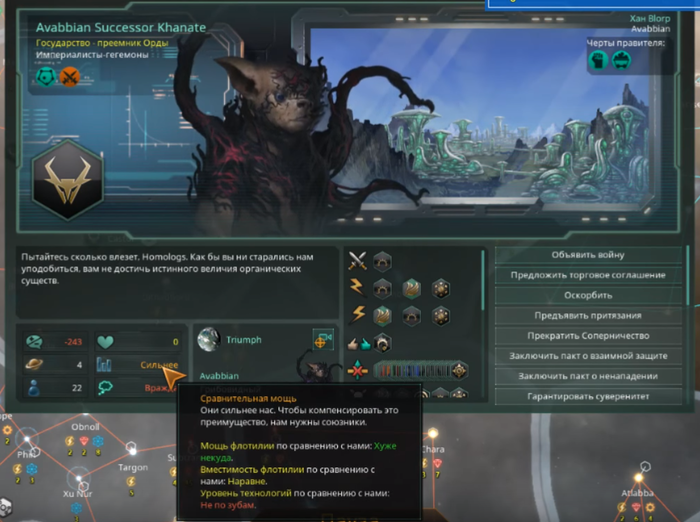Select the teal ethic icon under the empire name
This screenshot has width=700, height=522.
[45, 77]
